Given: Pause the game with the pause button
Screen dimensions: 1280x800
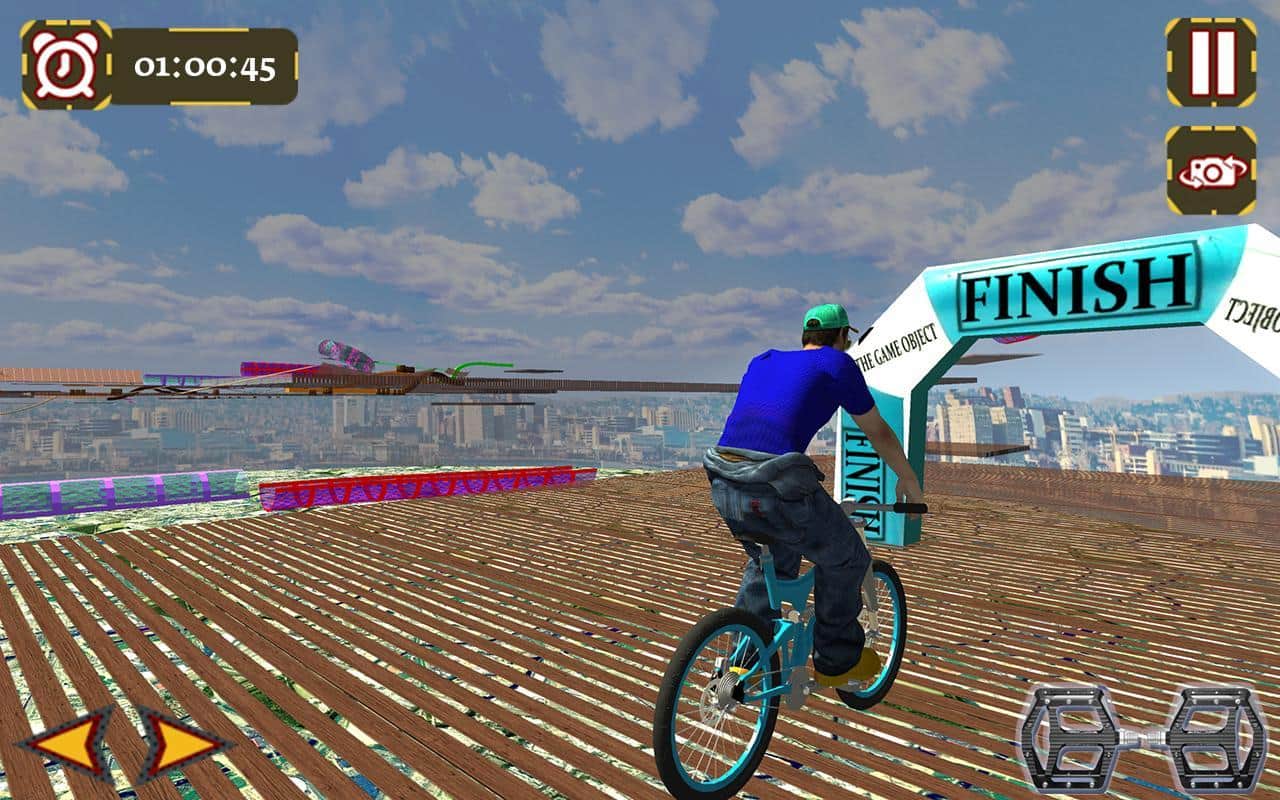Looking at the screenshot, I should pyautogui.click(x=1211, y=62).
